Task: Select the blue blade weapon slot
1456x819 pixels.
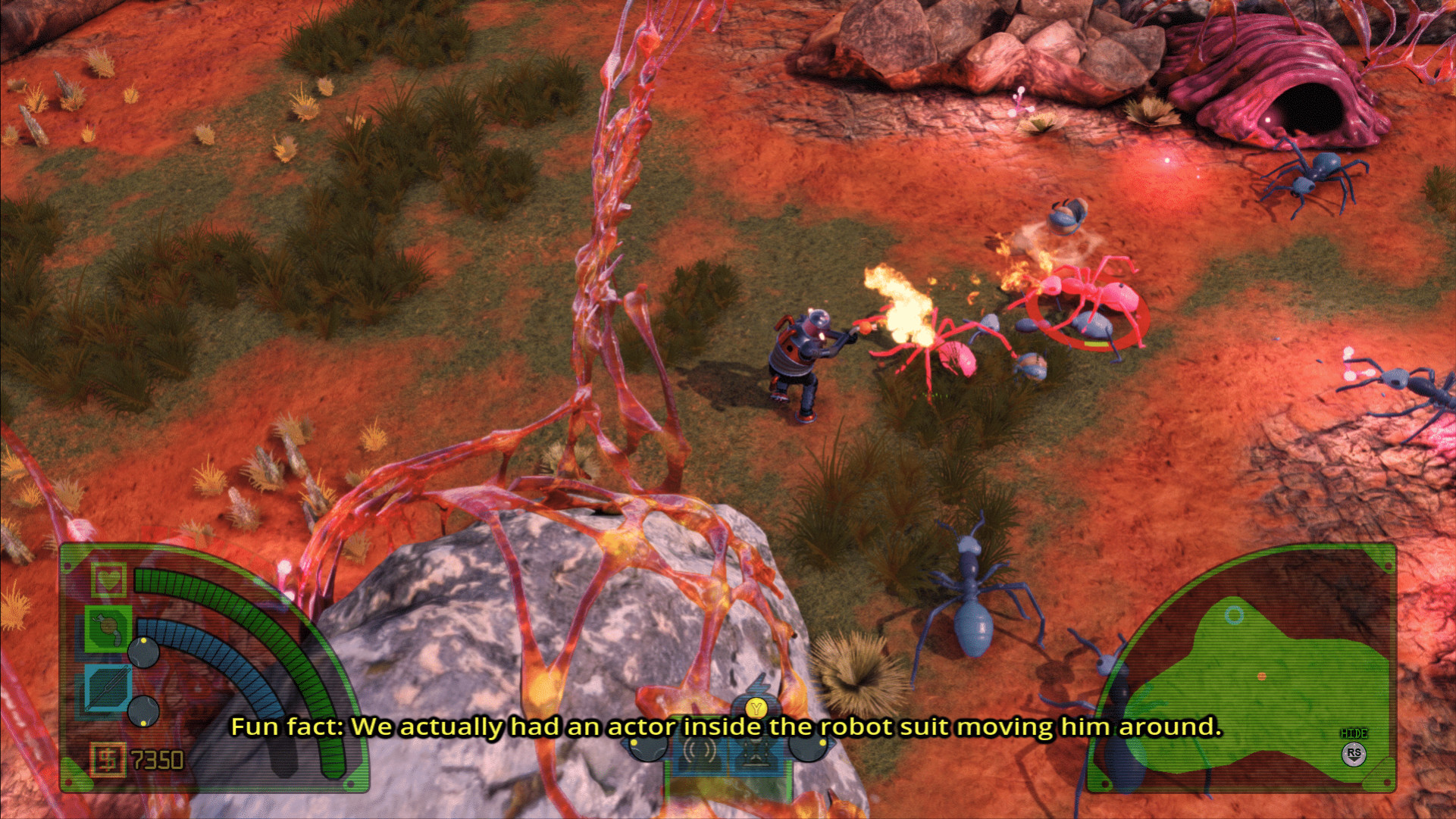Action: (x=107, y=688)
